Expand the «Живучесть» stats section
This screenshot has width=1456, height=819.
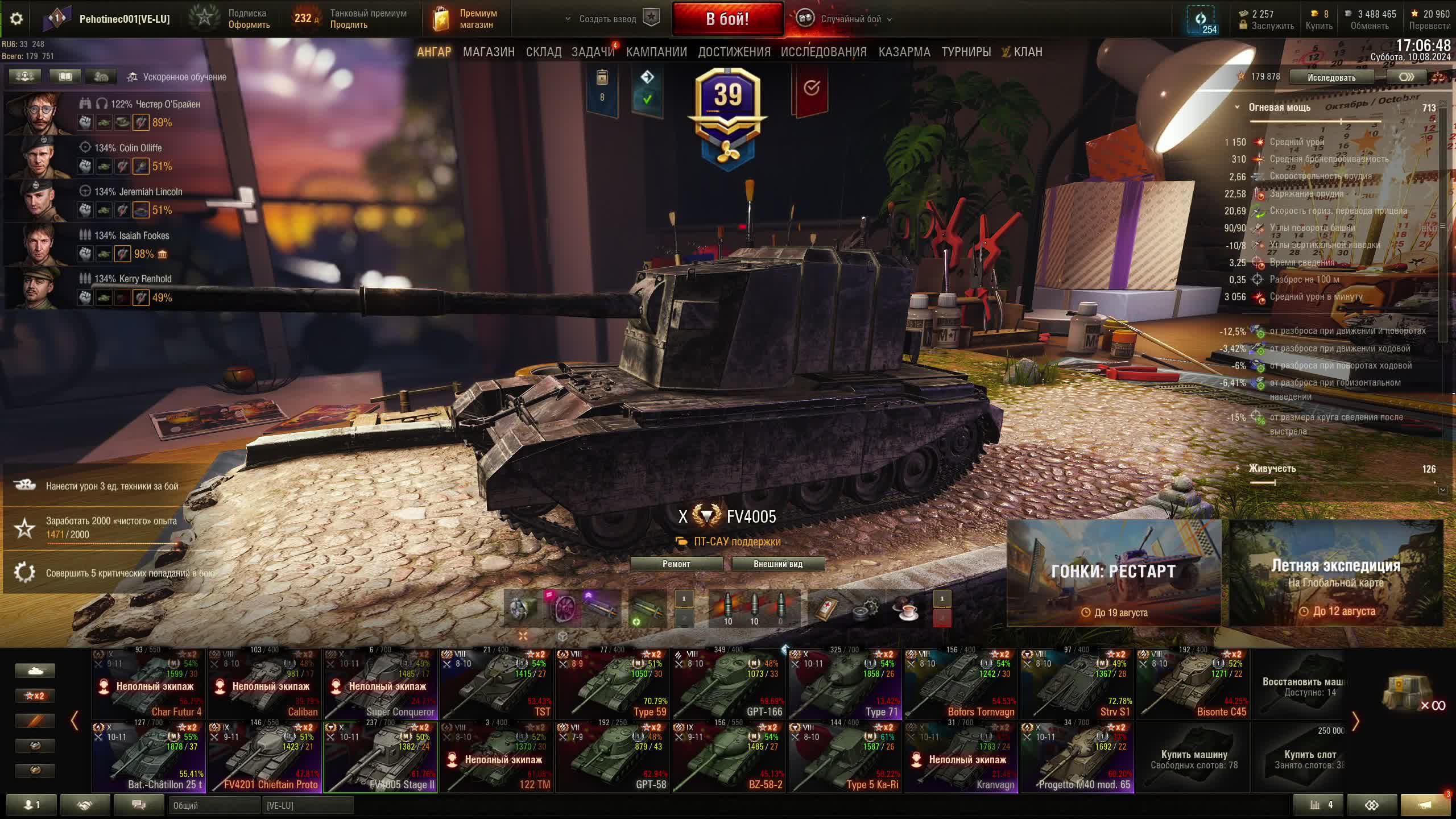coord(1272,469)
